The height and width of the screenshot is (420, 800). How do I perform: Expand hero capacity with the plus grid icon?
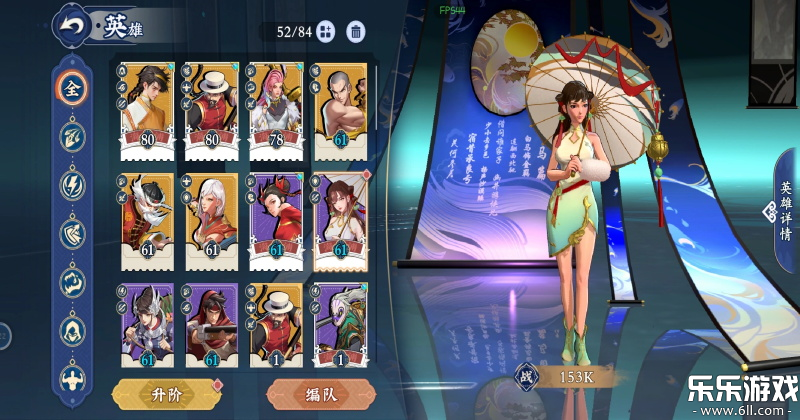[x=328, y=32]
